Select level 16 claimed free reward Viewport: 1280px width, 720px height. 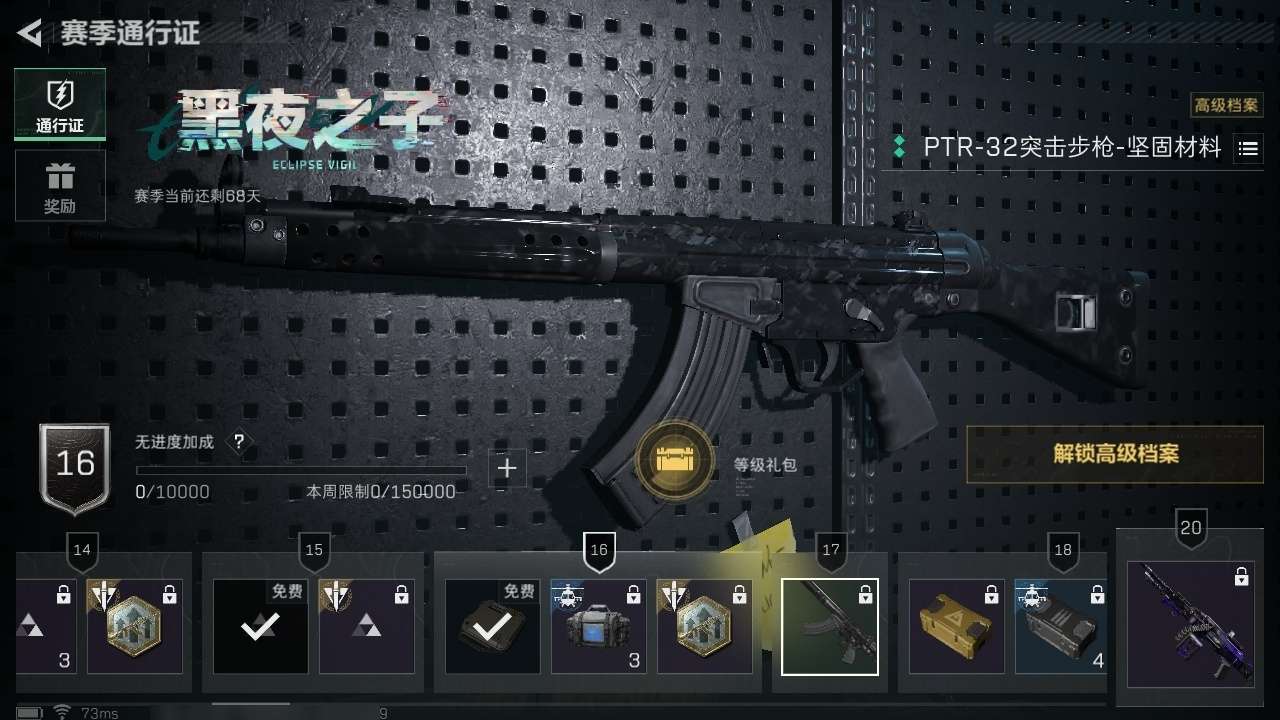[493, 627]
